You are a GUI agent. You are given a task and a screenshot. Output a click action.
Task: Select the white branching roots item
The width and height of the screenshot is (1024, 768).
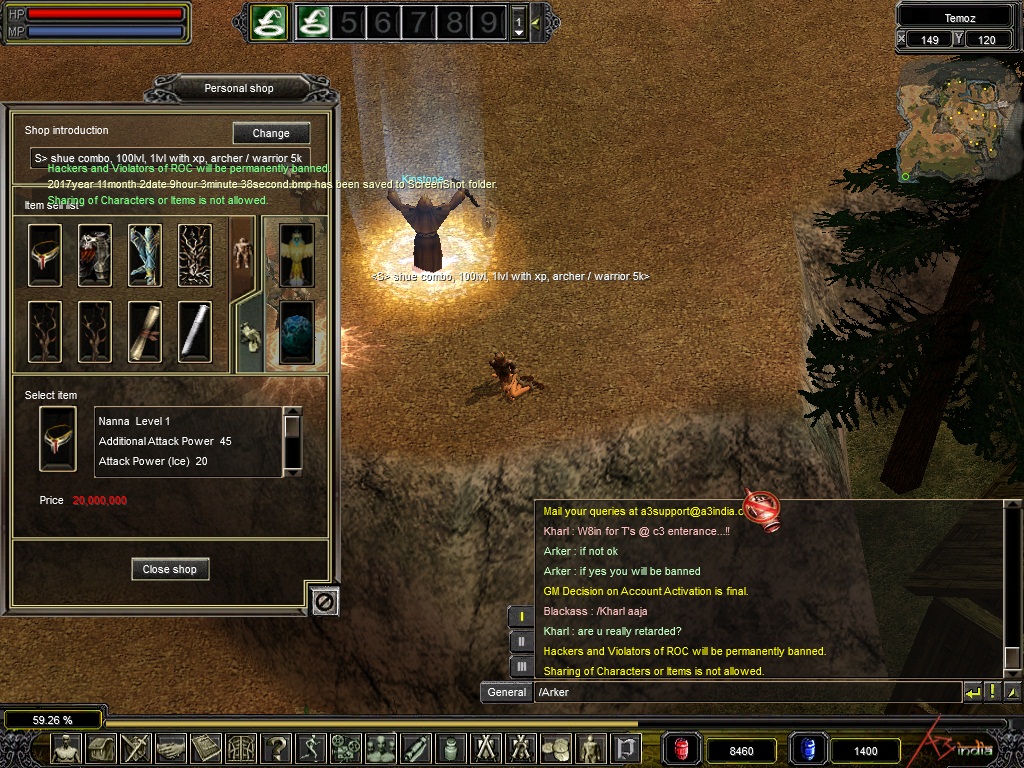pyautogui.click(x=195, y=255)
